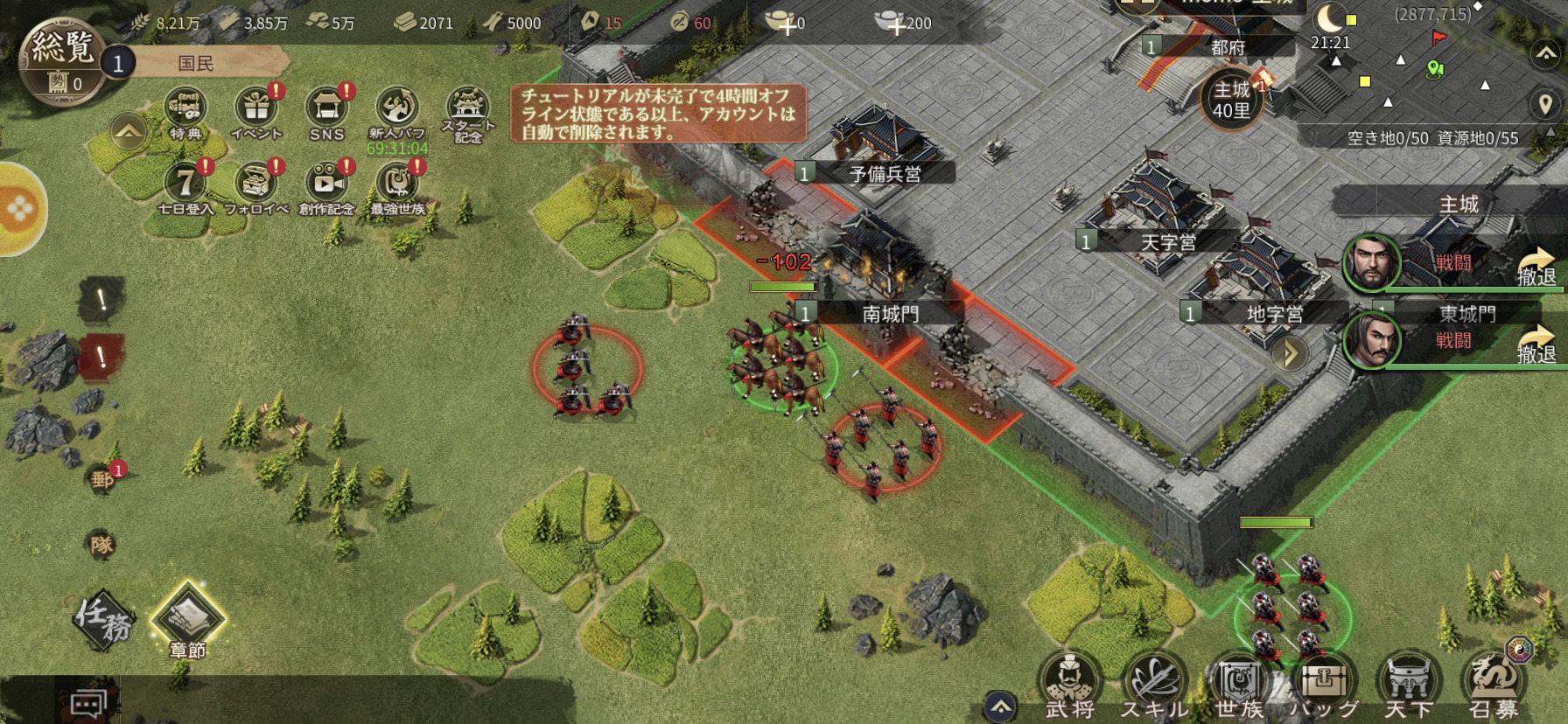Retreat the army fighting at 主城
The height and width of the screenshot is (724, 1568).
pos(1536,267)
